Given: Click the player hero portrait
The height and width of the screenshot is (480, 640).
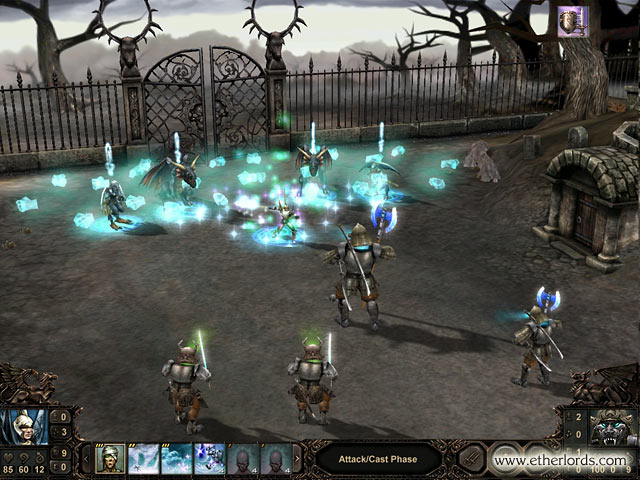Looking at the screenshot, I should (24, 428).
